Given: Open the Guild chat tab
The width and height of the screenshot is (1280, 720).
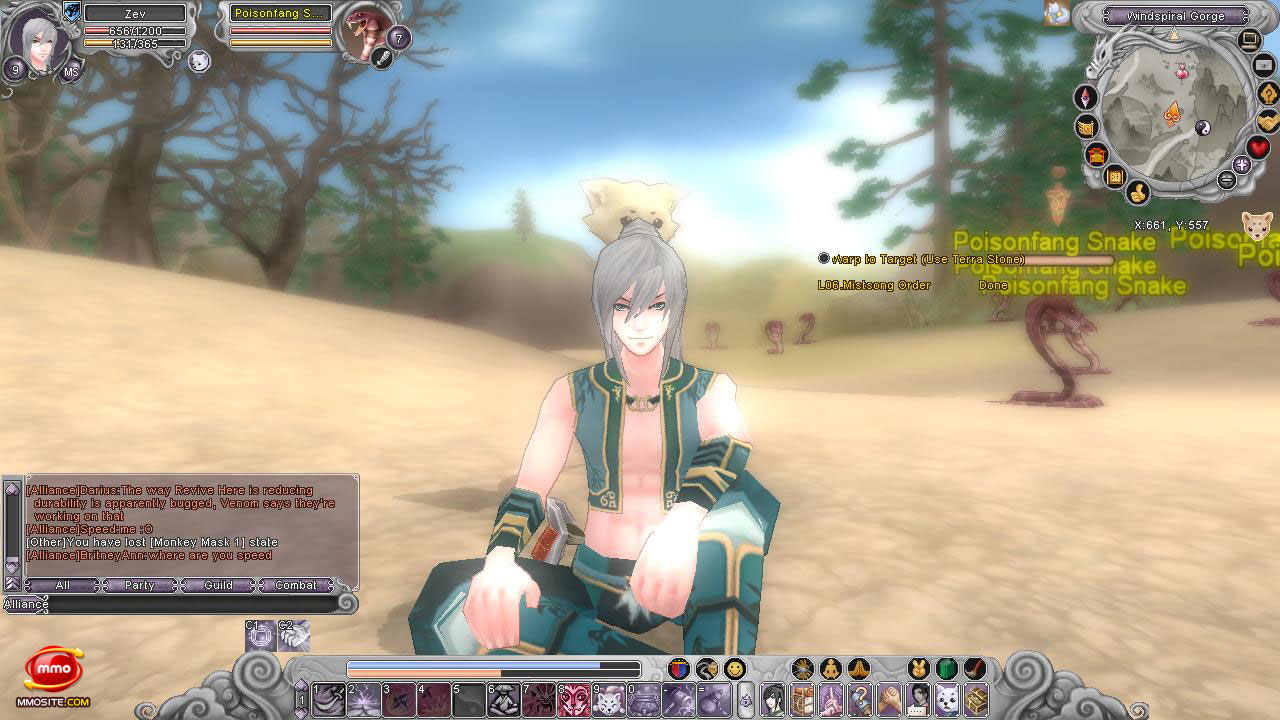Looking at the screenshot, I should point(218,585).
